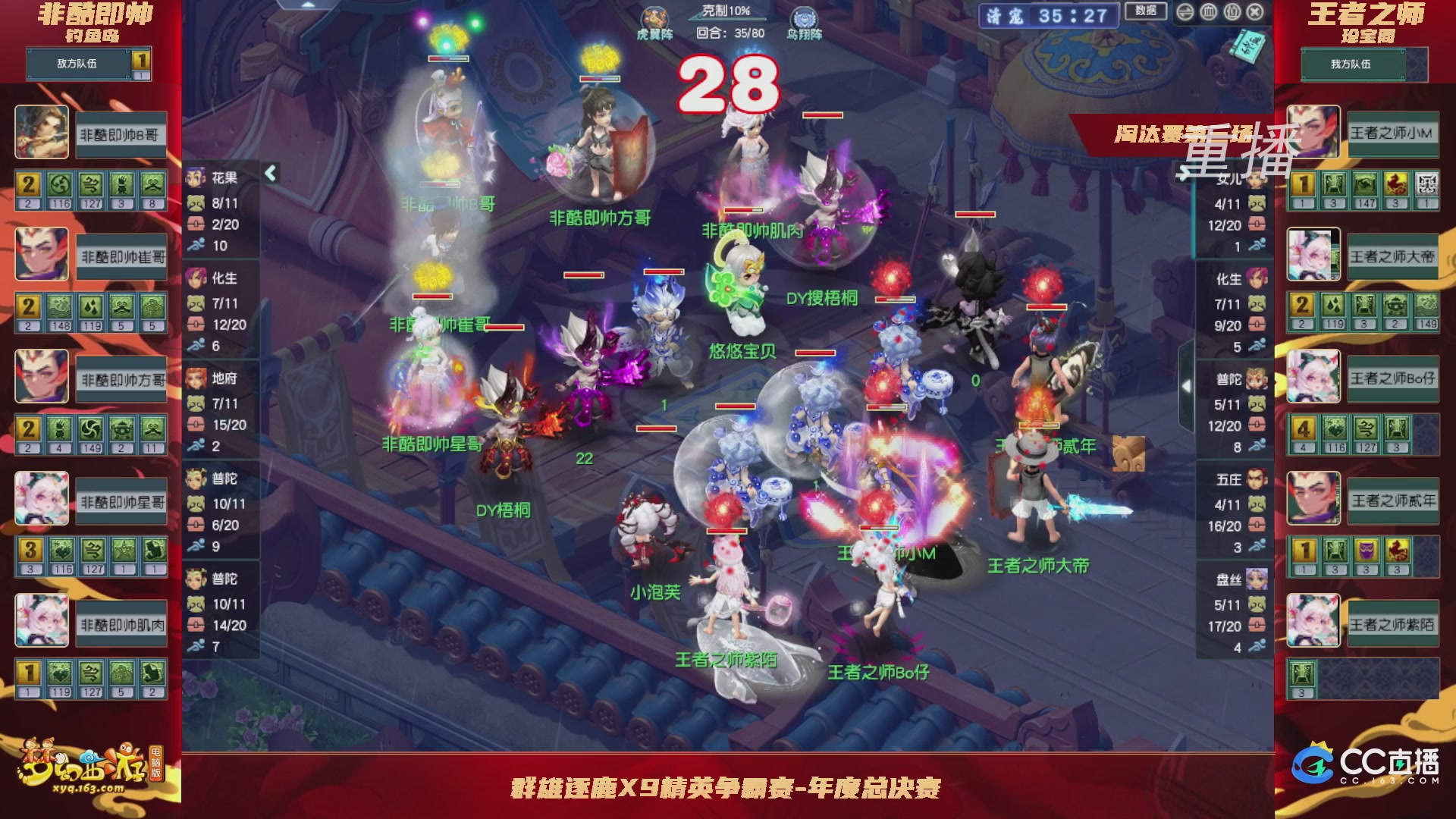Click the 非酷即帅肌肉 character portrait
1456x819 pixels.
tap(41, 620)
